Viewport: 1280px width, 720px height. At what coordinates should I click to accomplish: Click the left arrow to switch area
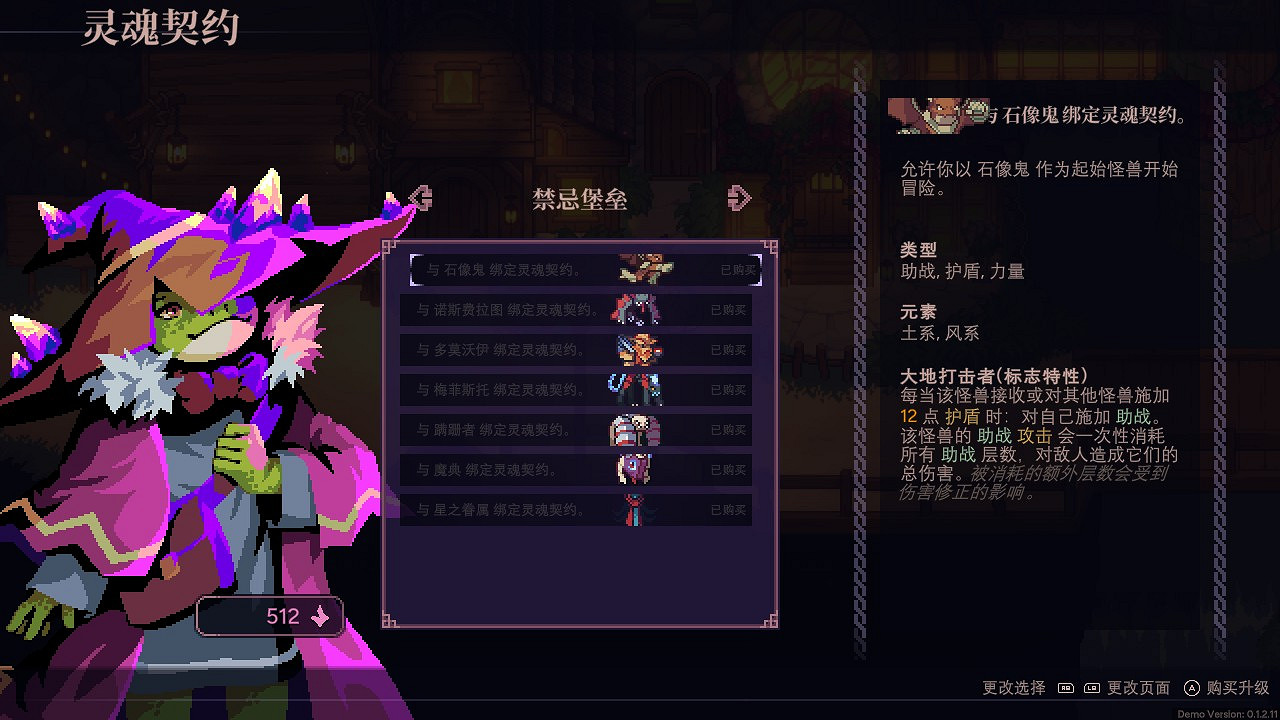pyautogui.click(x=420, y=198)
